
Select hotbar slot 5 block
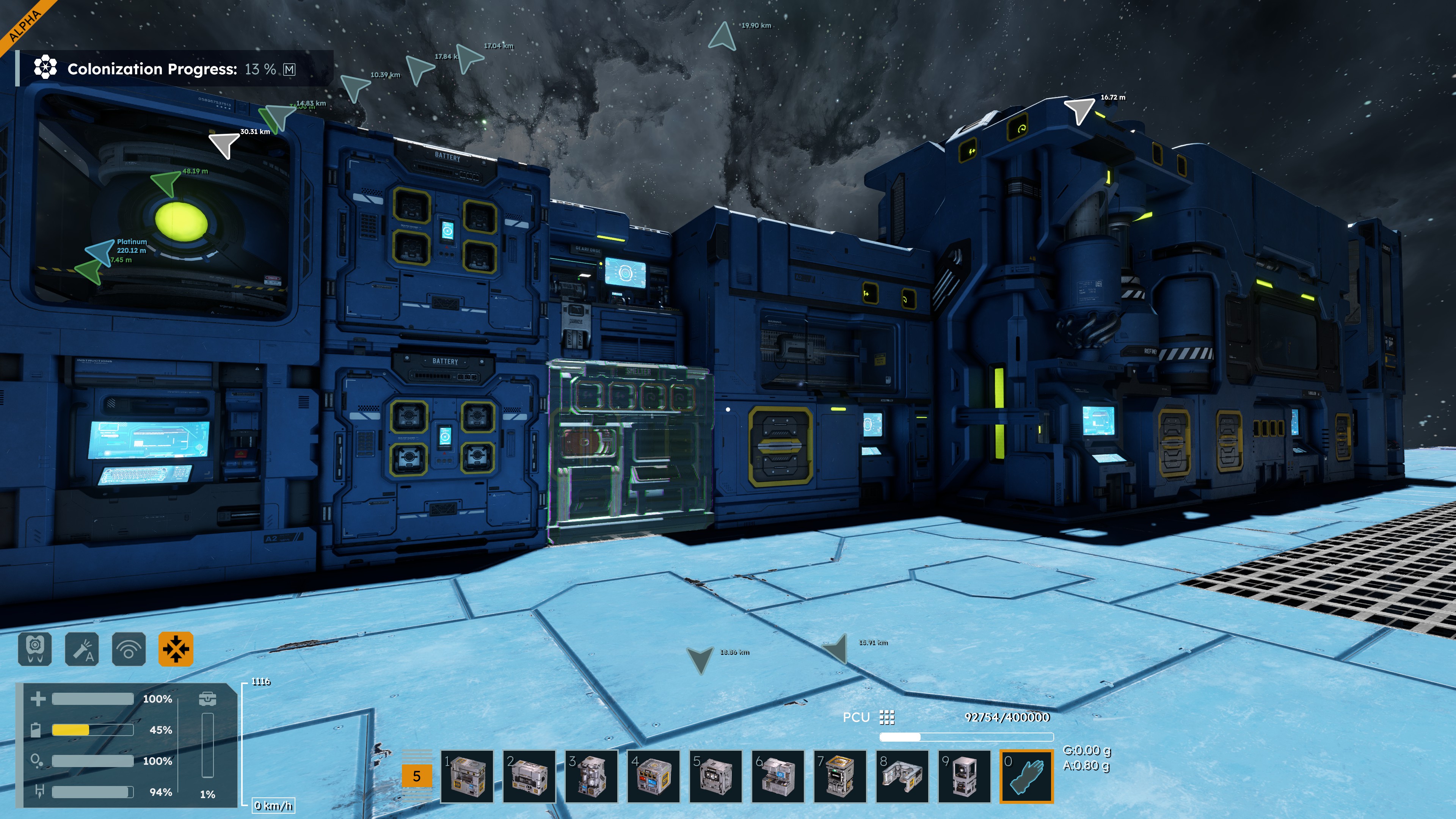click(x=715, y=776)
